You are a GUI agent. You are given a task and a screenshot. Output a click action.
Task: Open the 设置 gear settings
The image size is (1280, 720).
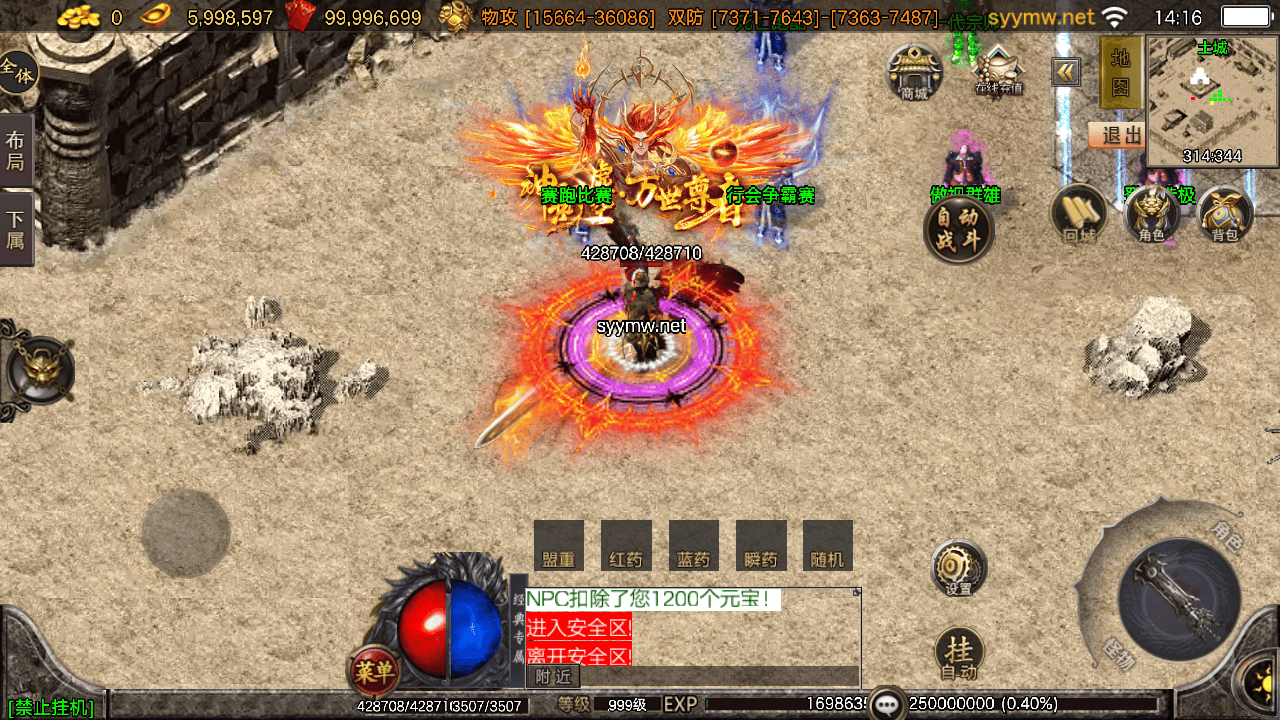click(958, 569)
